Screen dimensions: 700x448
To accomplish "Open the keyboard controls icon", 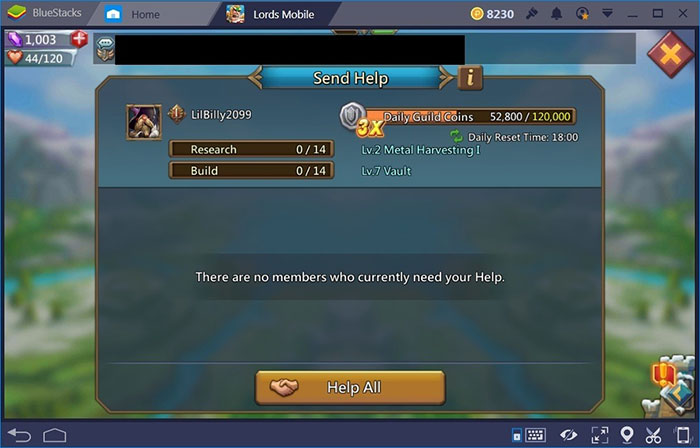I will pos(537,435).
